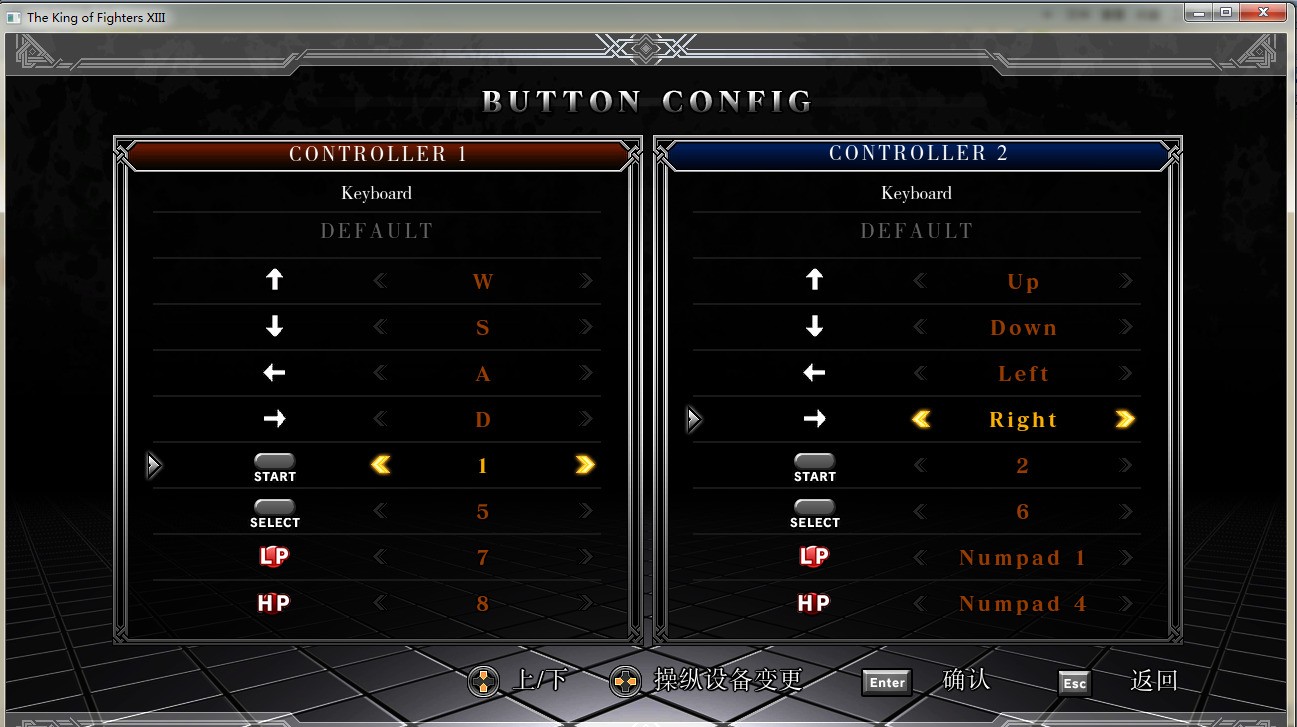Select Controller 1 HP binding 8
Screen dimensions: 1297x727
click(x=483, y=604)
